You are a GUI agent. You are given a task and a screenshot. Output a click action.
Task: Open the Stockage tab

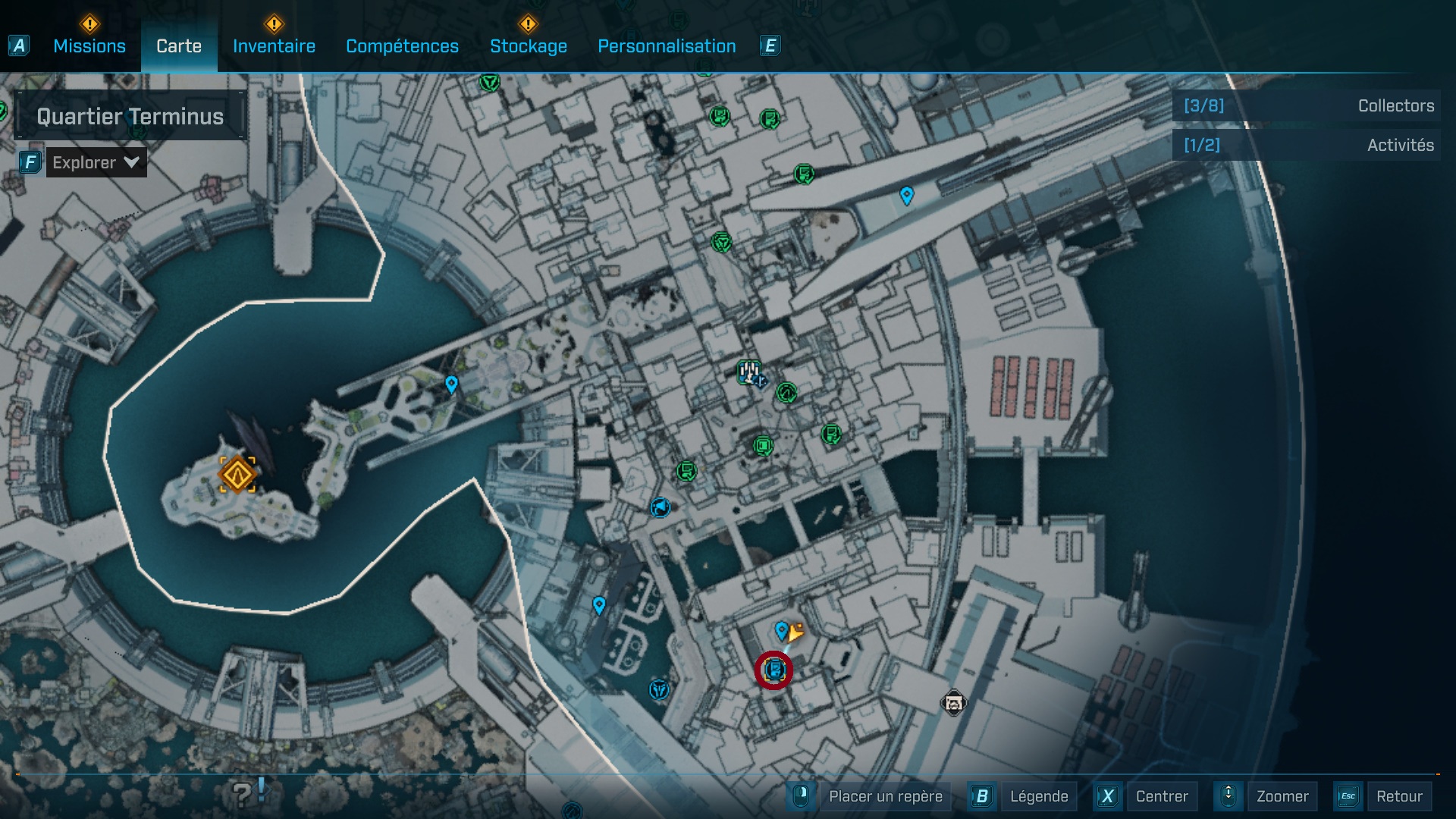[529, 46]
